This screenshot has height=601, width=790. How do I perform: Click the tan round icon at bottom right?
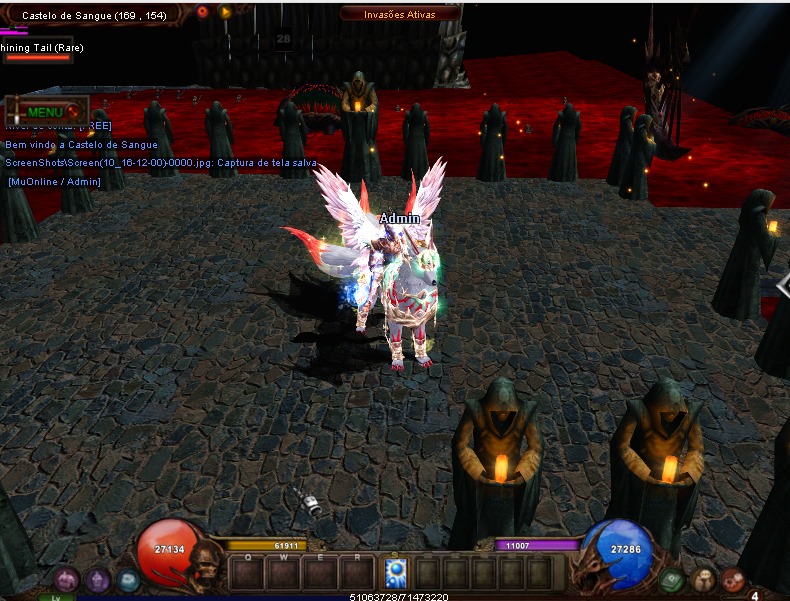(x=704, y=579)
